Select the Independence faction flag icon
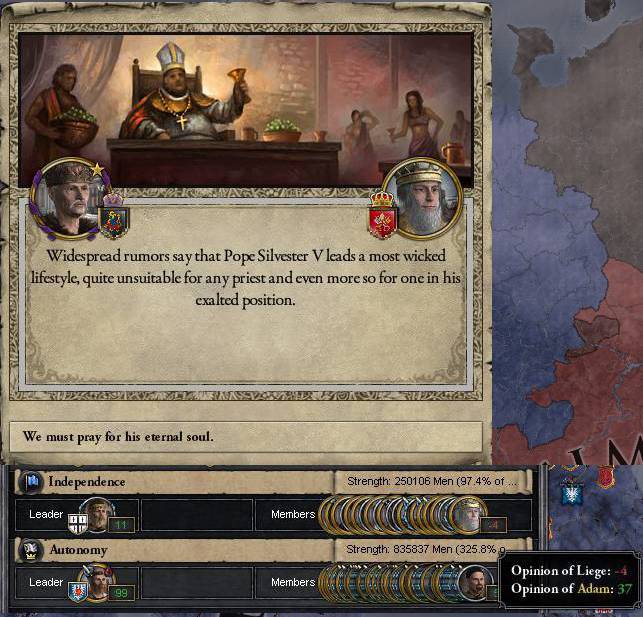The width and height of the screenshot is (643, 617). tap(32, 481)
